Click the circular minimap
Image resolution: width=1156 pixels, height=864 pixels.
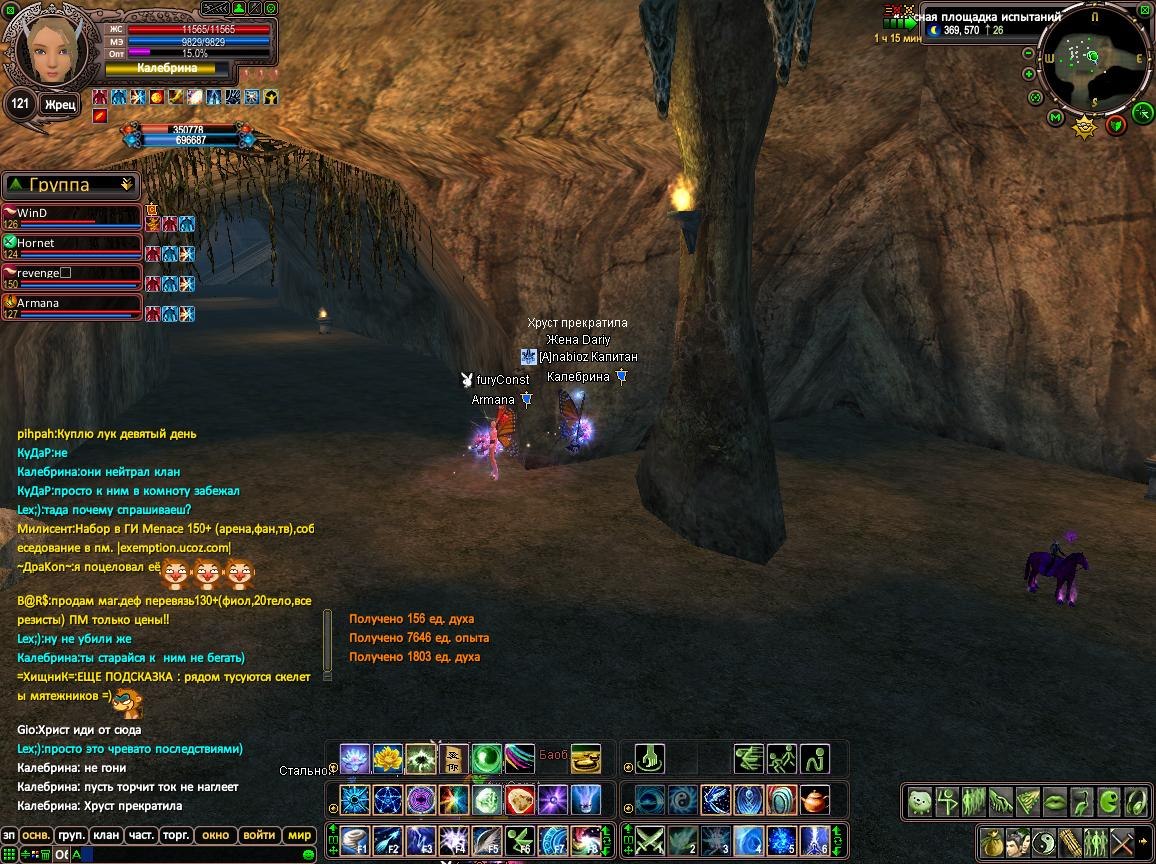(x=1095, y=58)
